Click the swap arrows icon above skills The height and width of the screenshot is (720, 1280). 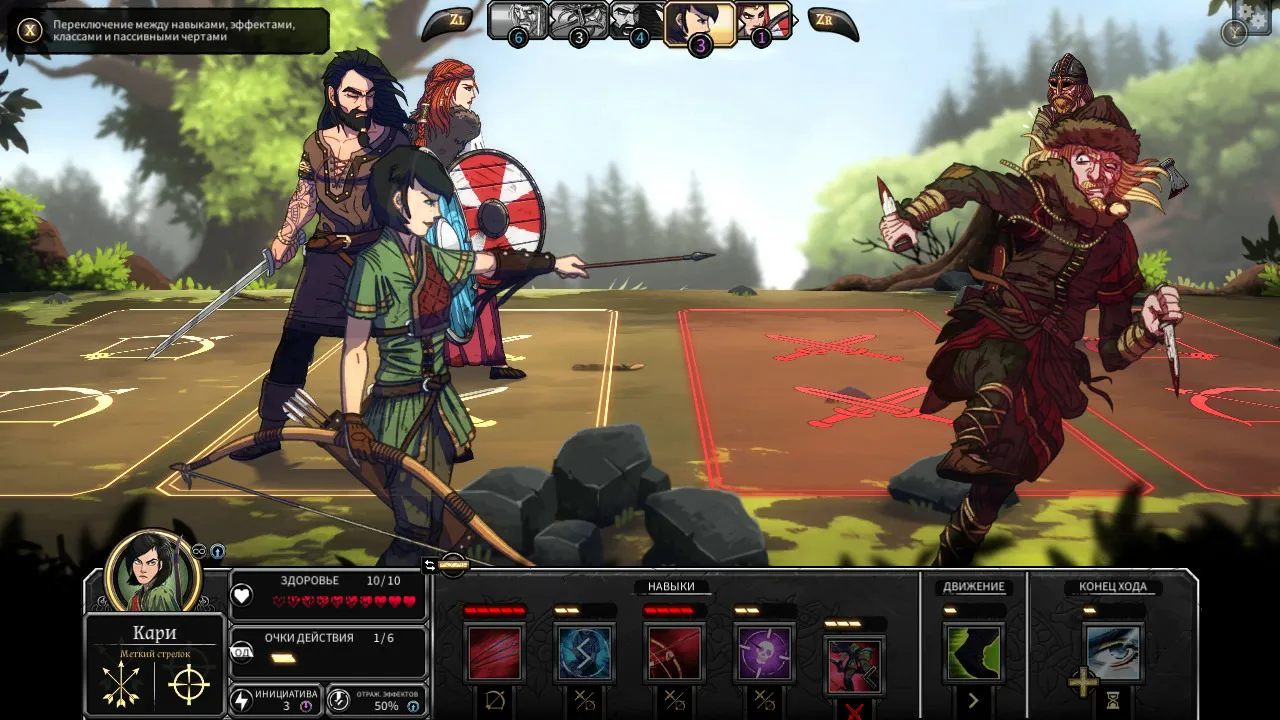point(430,565)
